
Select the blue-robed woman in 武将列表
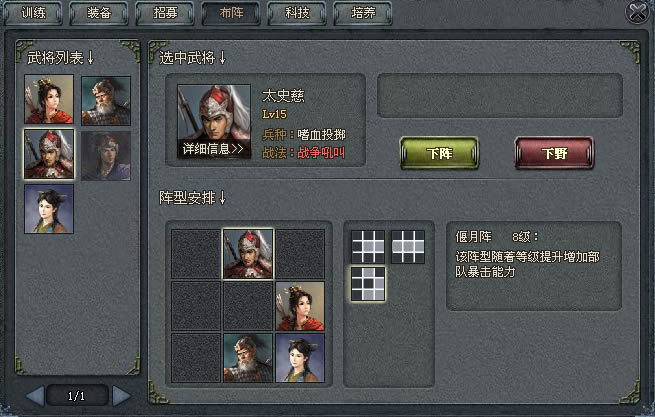point(48,208)
